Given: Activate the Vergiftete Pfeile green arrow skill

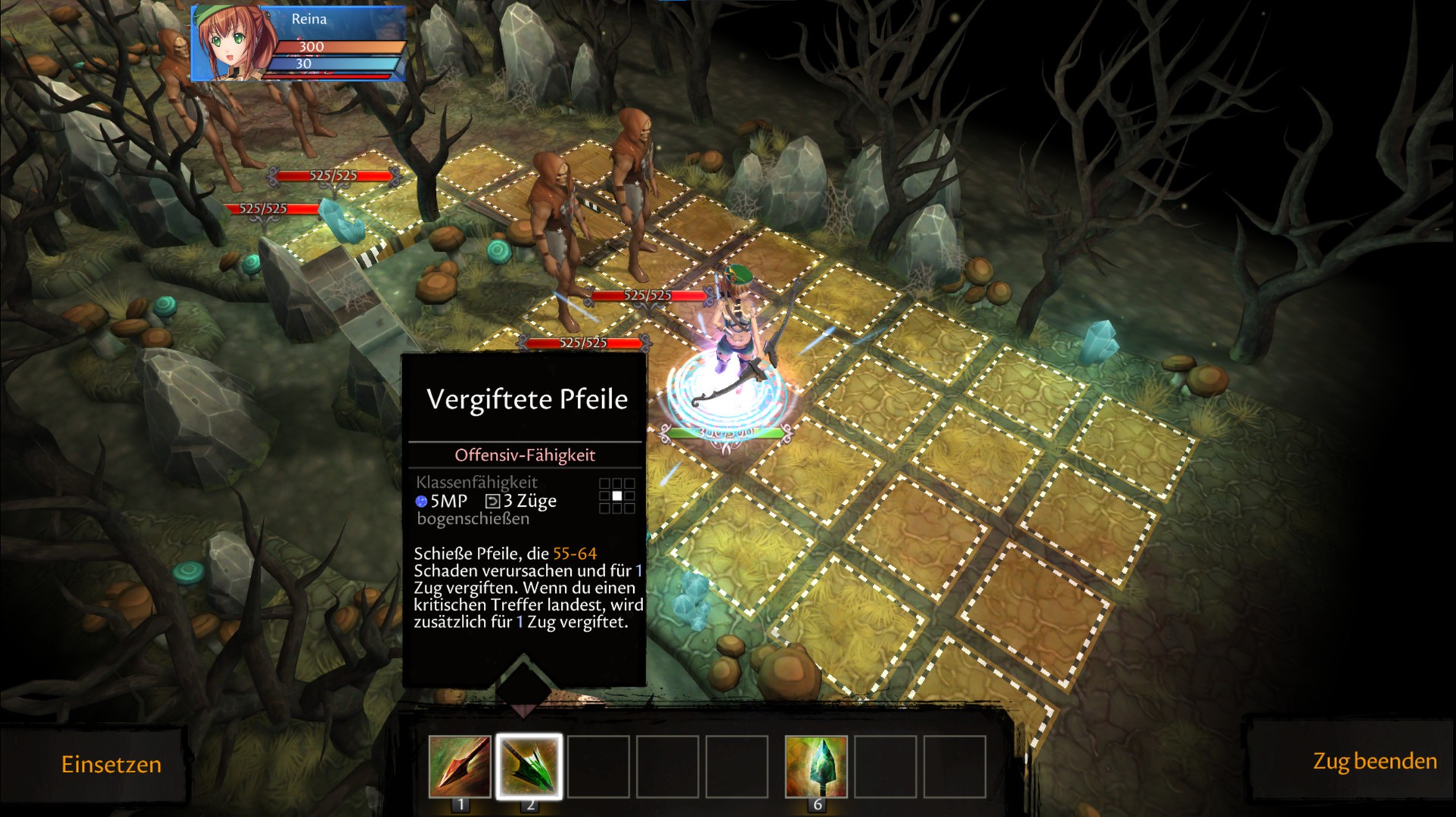Looking at the screenshot, I should click(529, 766).
